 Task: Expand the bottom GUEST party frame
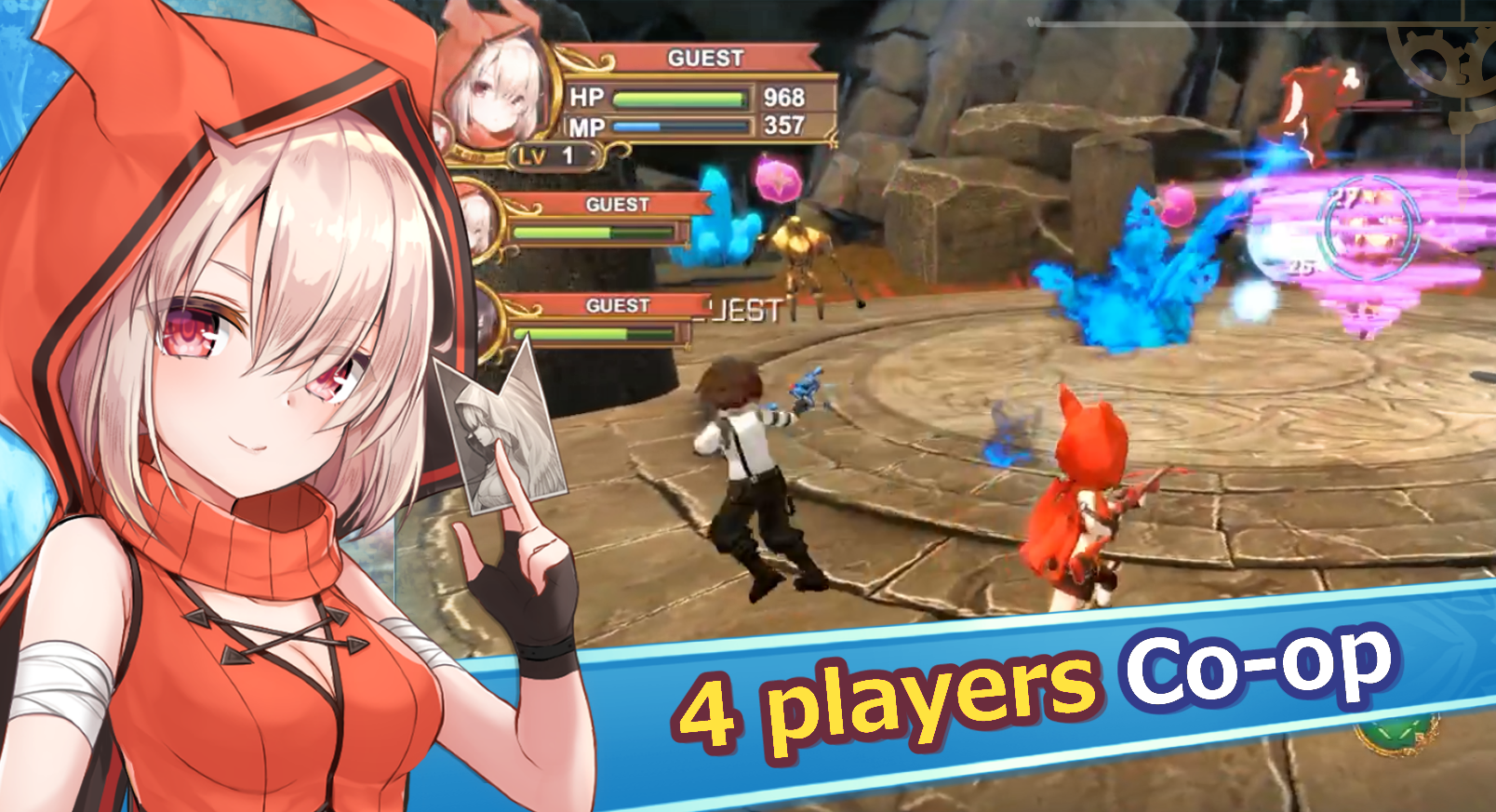[619, 304]
